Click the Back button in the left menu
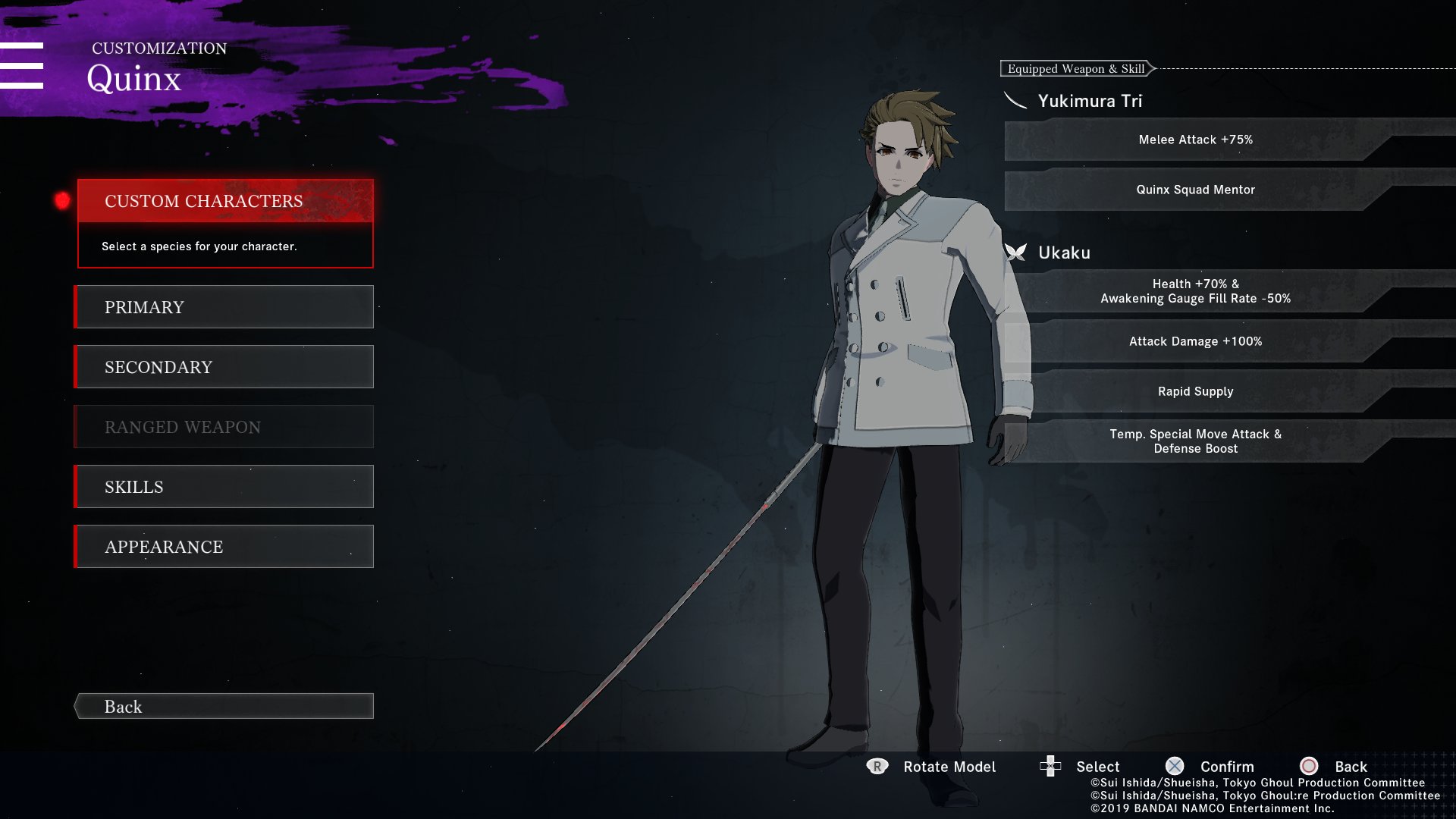 (x=225, y=707)
